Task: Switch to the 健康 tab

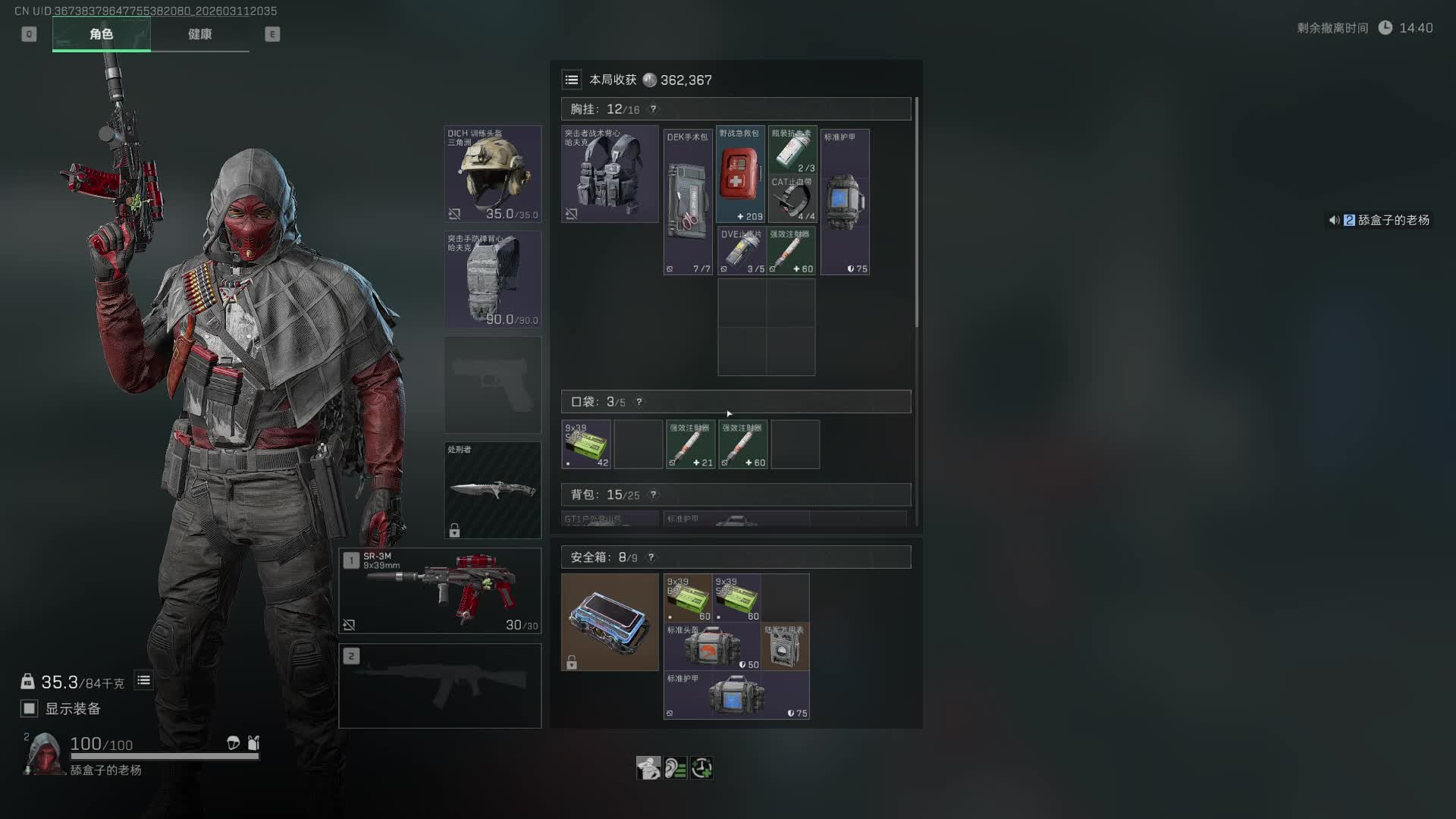Action: (199, 34)
